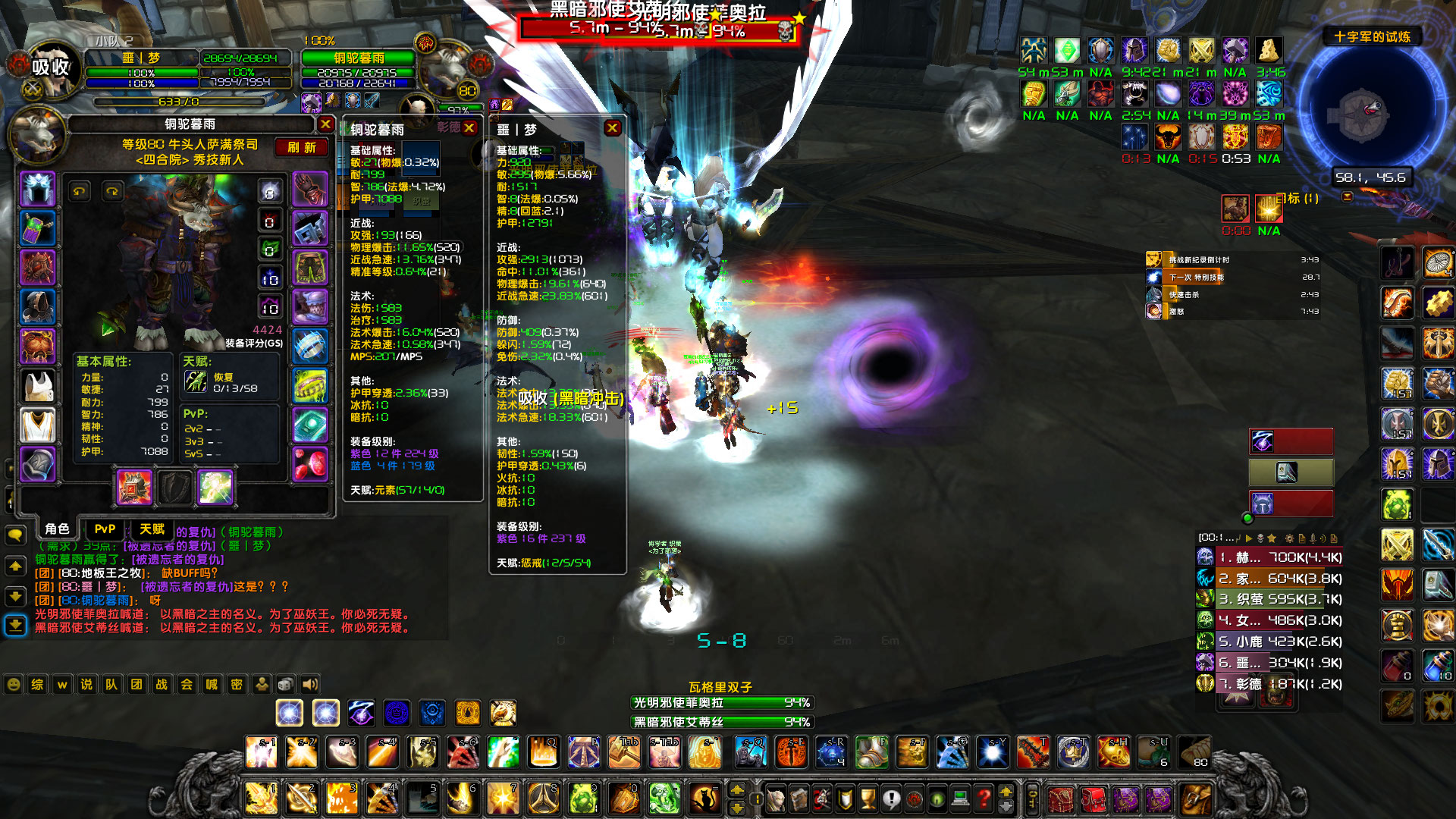1456x819 pixels.
Task: Toggle the 密 whisper channel button
Action: tap(236, 684)
